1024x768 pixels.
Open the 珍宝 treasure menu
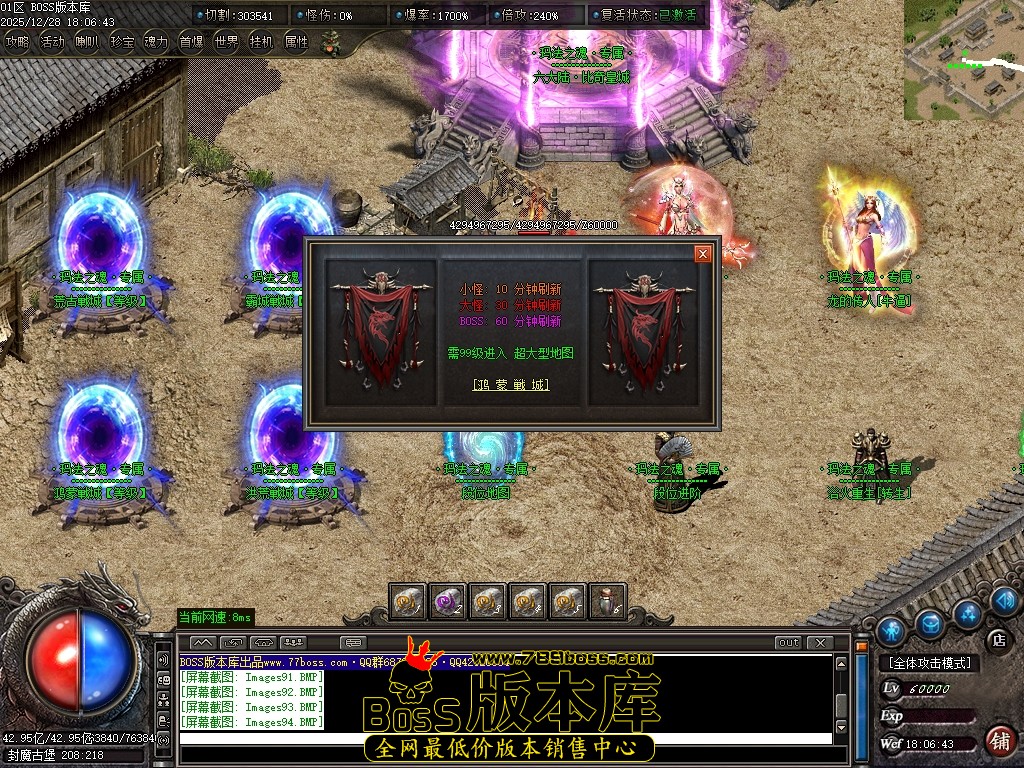coord(122,42)
